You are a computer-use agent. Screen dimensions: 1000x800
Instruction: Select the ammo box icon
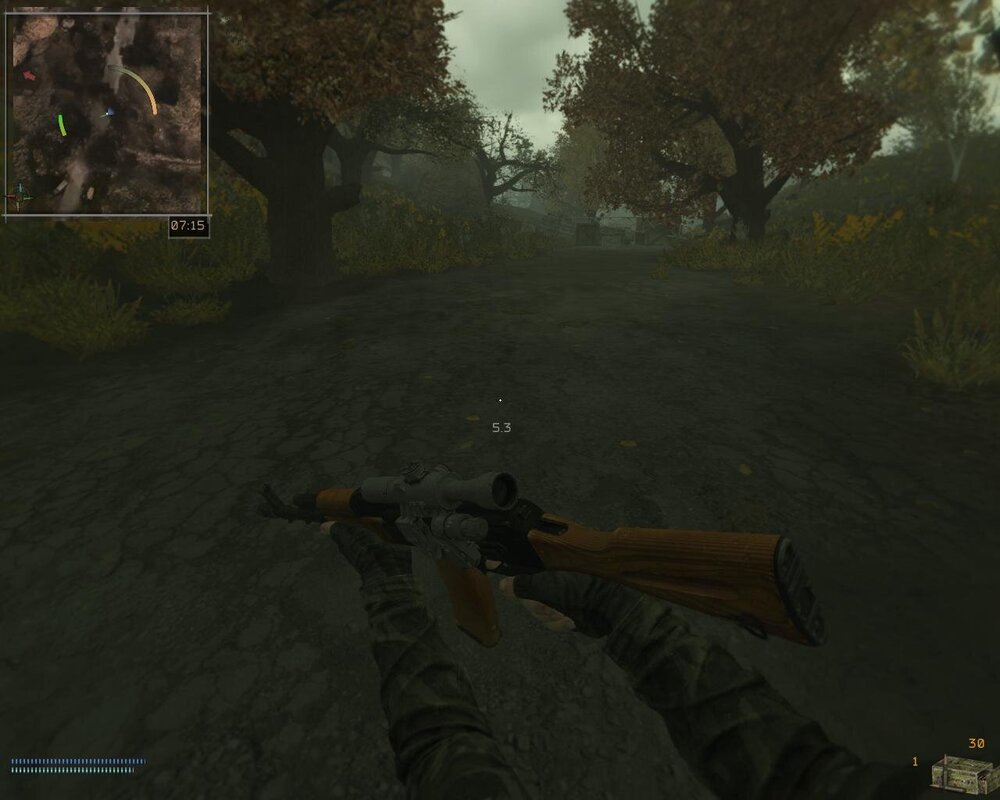point(957,773)
